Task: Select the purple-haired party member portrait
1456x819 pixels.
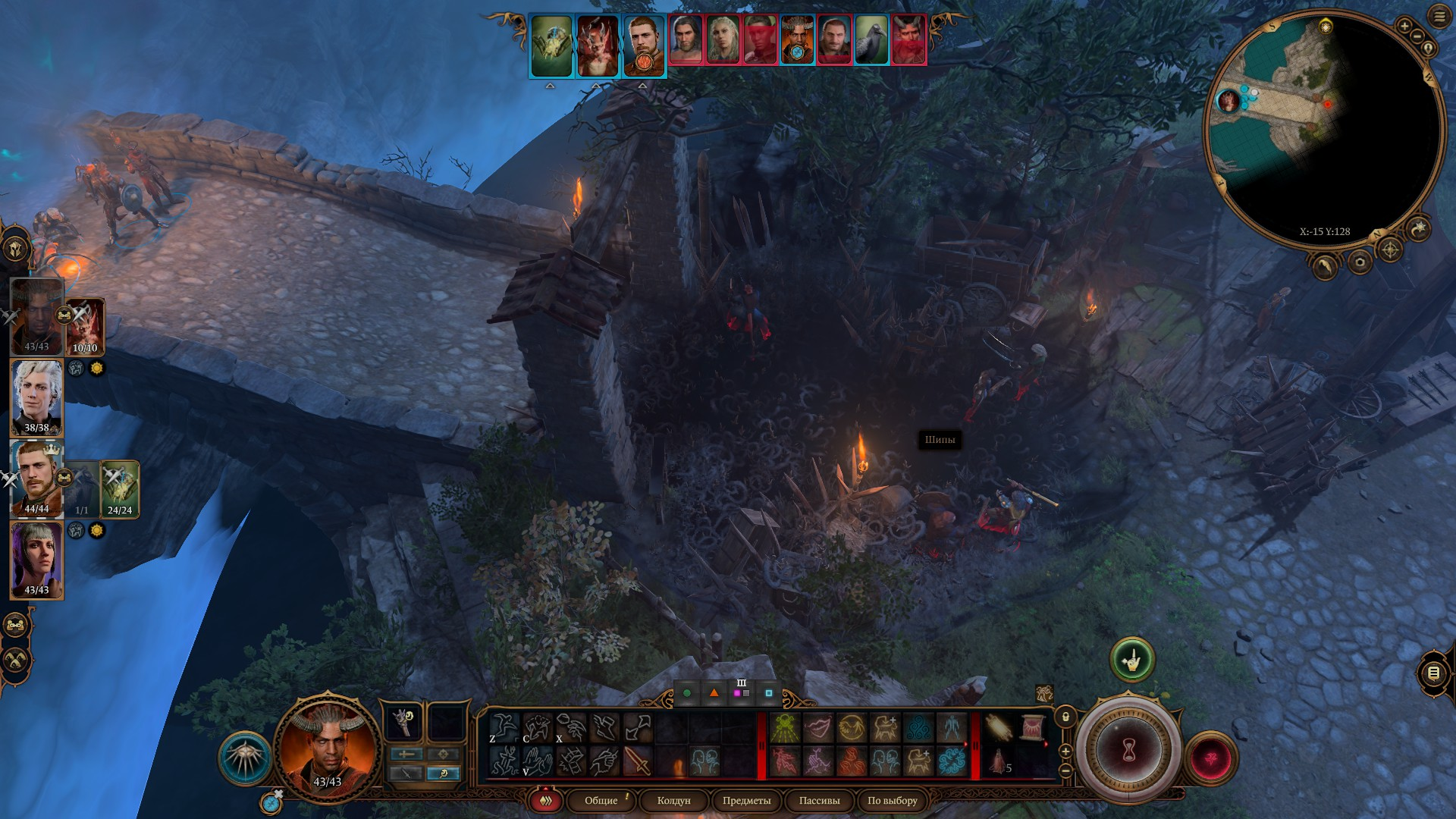Action: (36, 560)
